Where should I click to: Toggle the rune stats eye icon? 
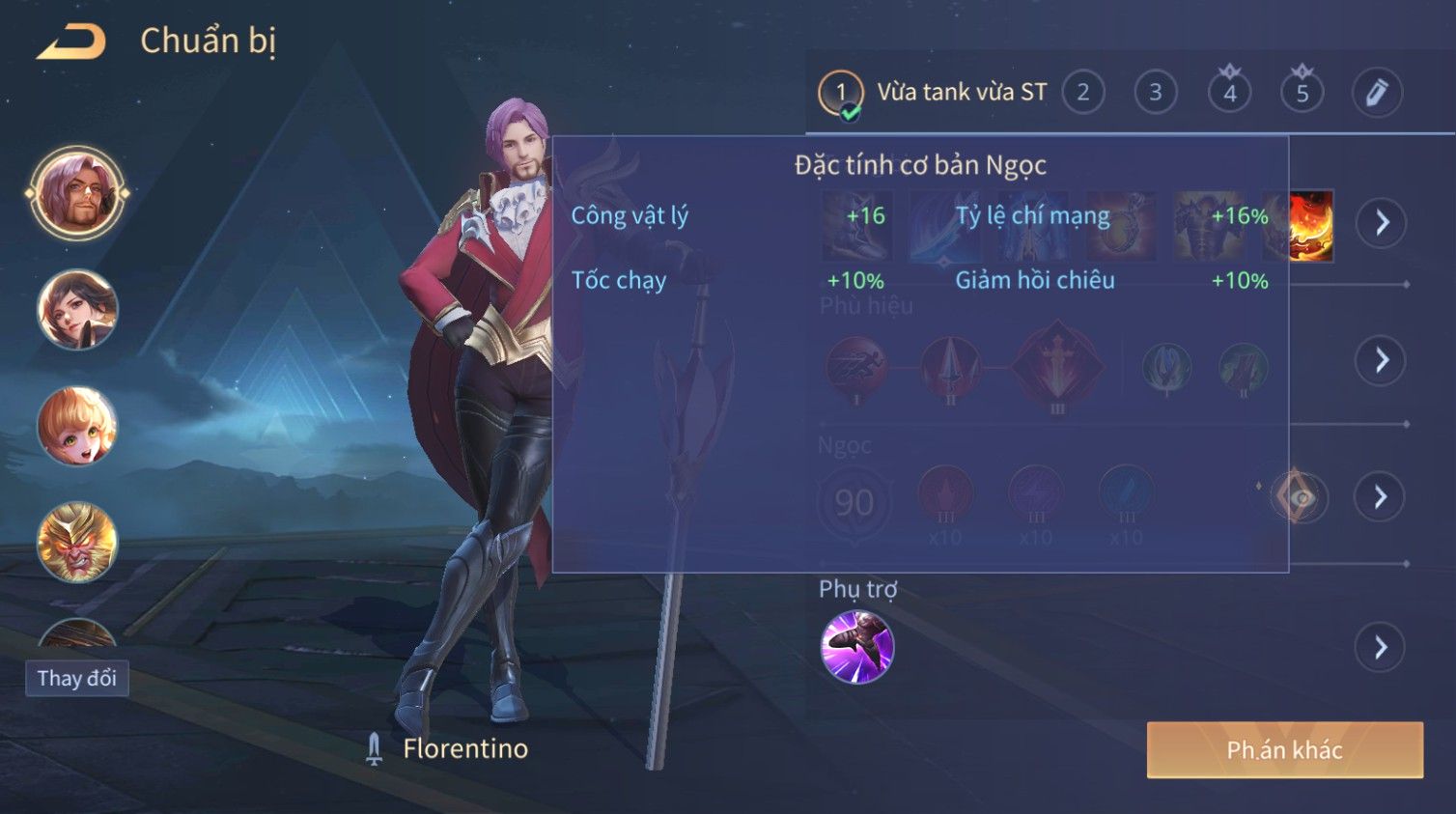(1300, 498)
